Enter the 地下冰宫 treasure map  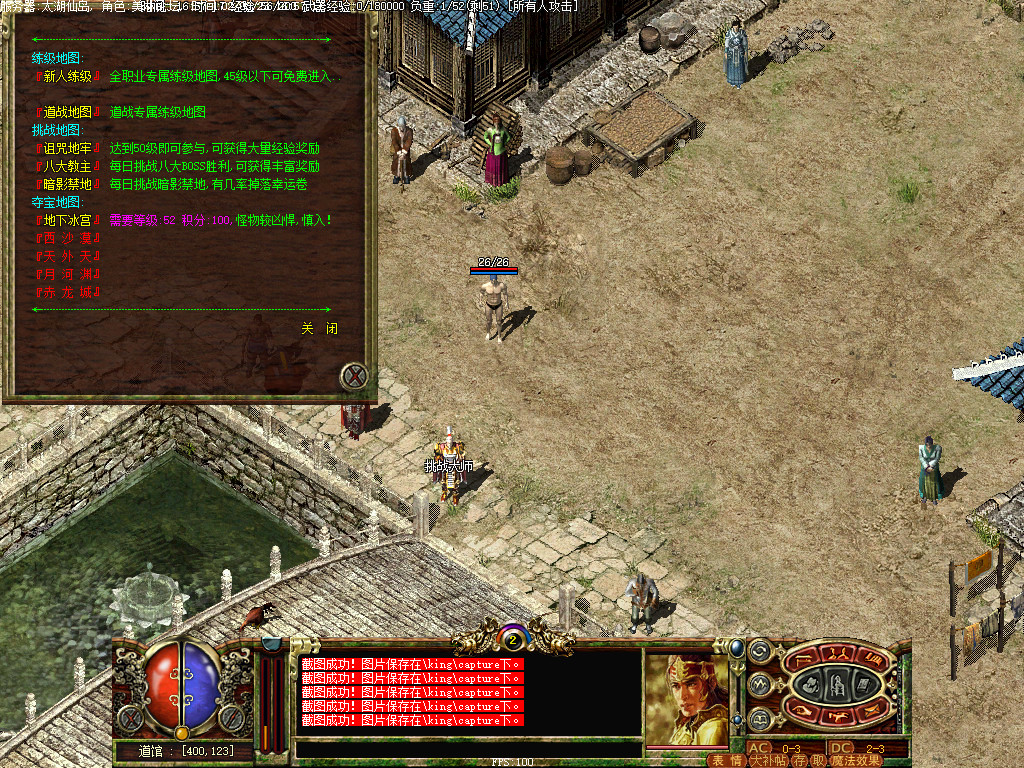68,220
